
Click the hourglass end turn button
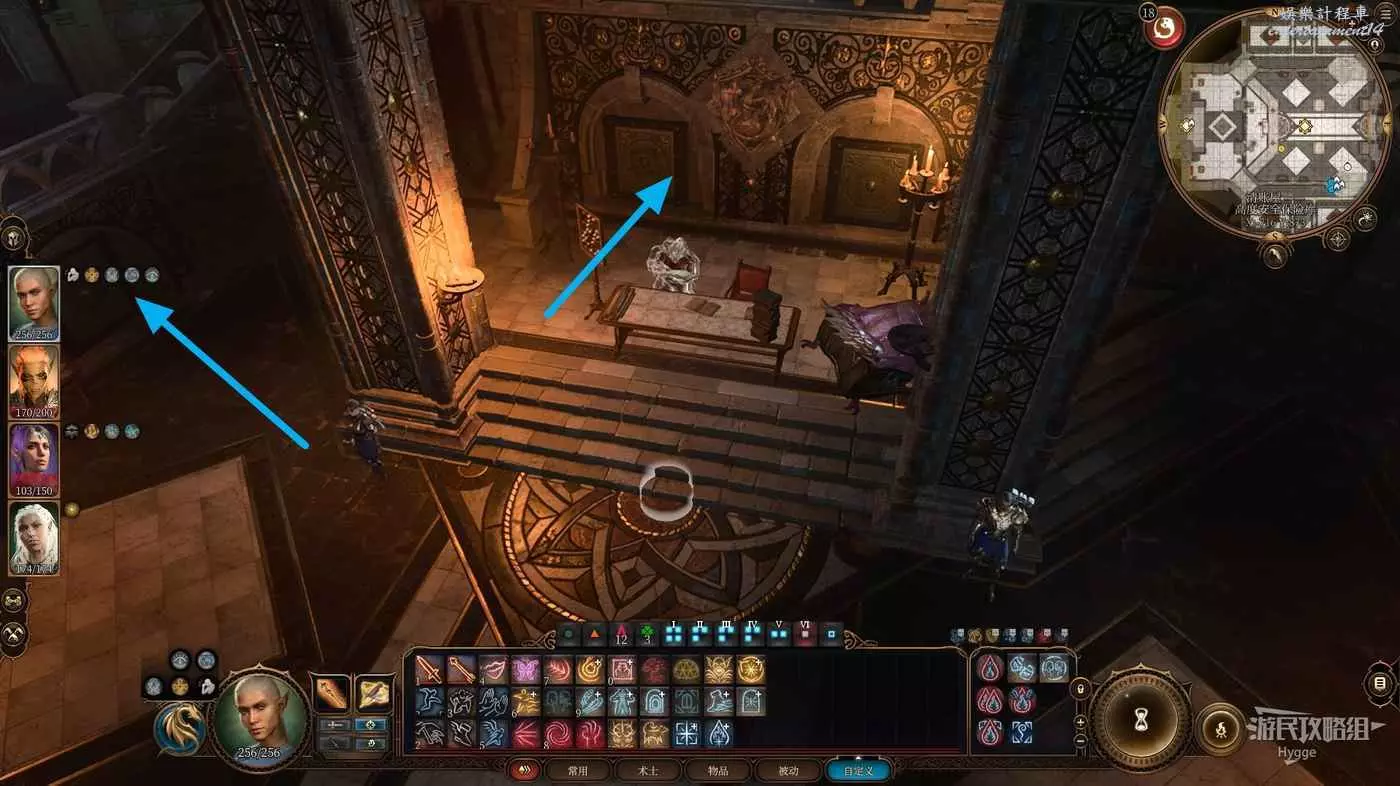point(1139,717)
